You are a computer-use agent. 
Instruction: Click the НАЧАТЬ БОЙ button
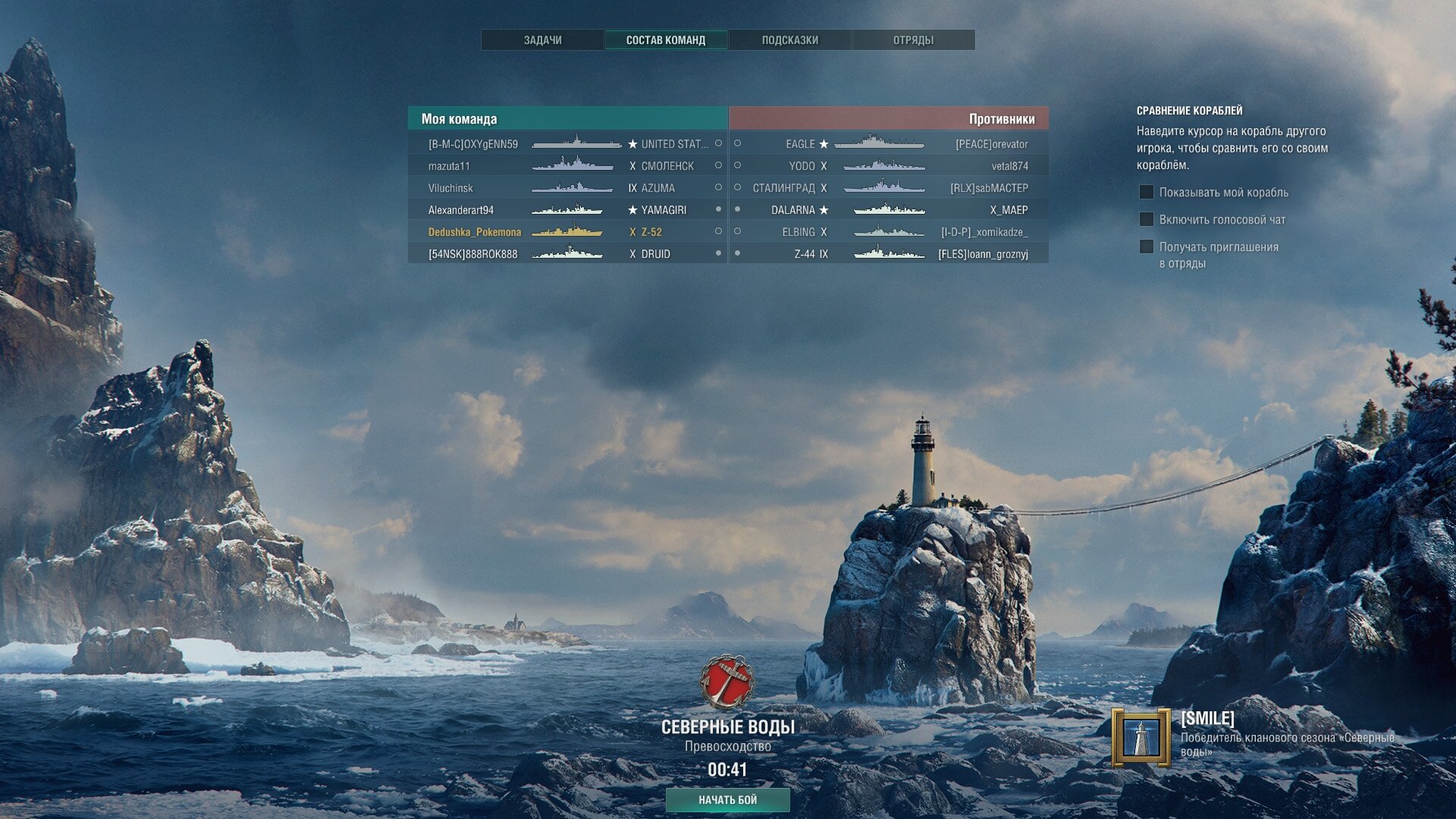point(727,799)
